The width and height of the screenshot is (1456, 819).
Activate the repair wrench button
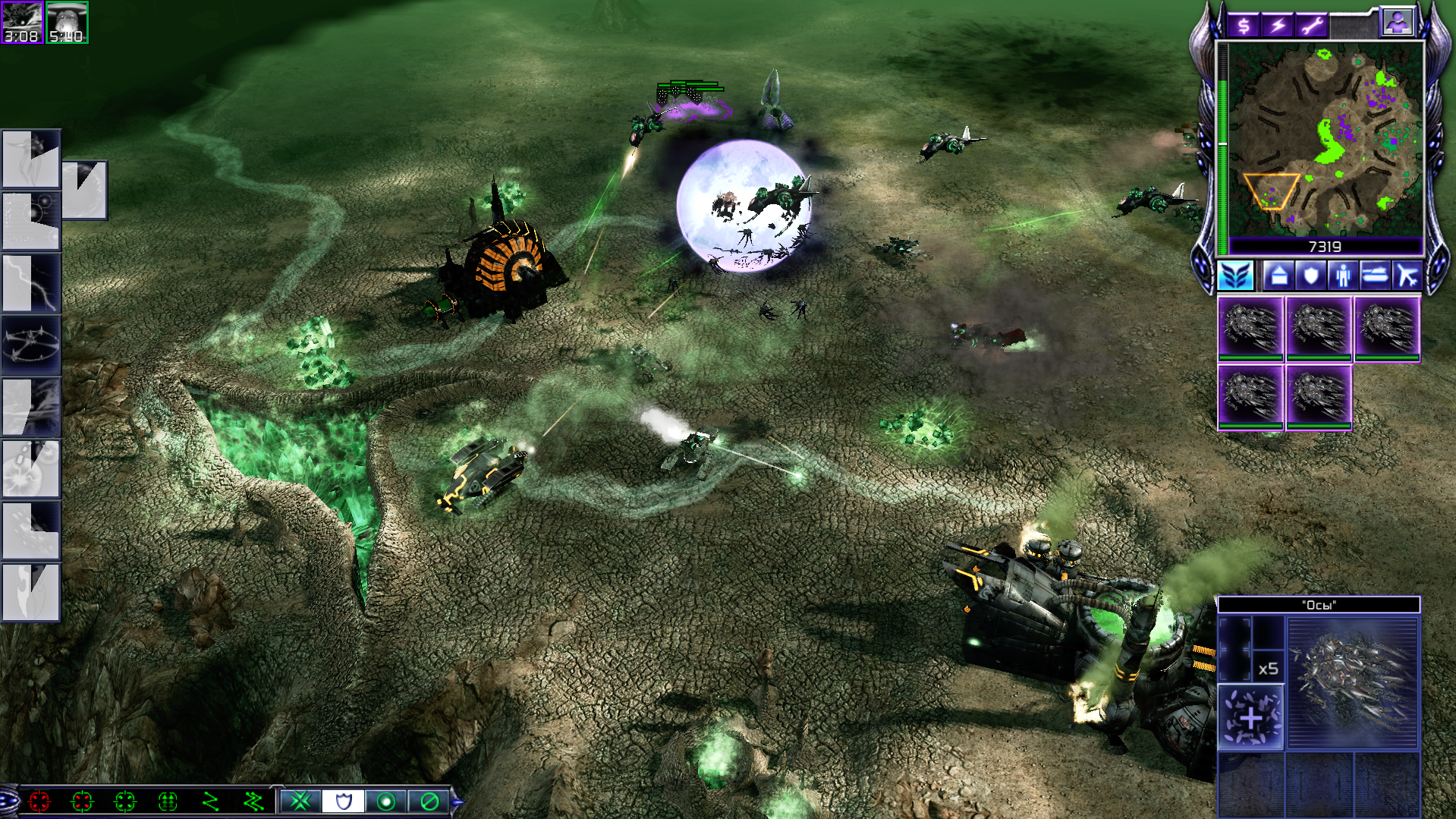[1312, 26]
